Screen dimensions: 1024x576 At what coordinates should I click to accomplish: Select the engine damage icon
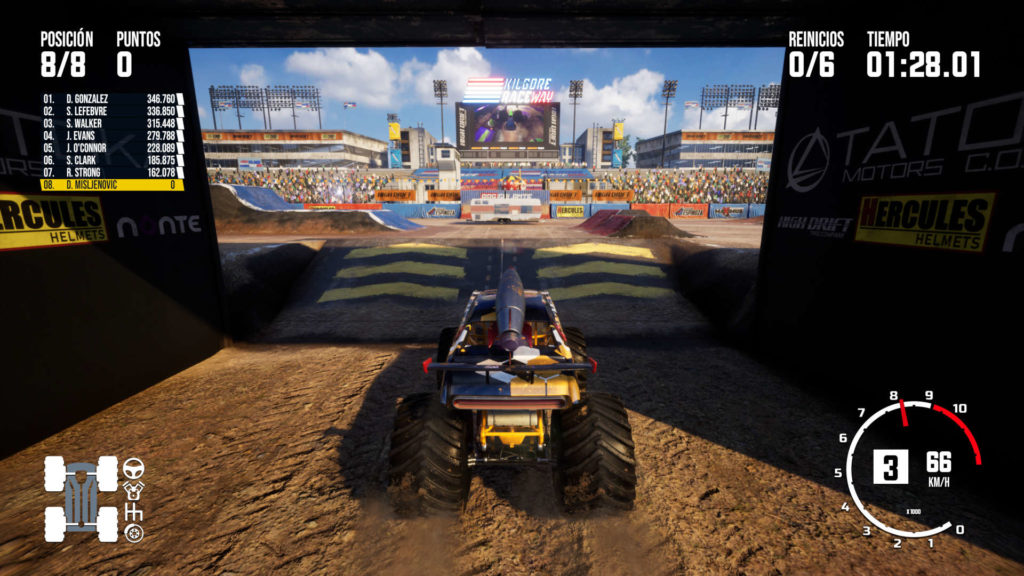[133, 489]
